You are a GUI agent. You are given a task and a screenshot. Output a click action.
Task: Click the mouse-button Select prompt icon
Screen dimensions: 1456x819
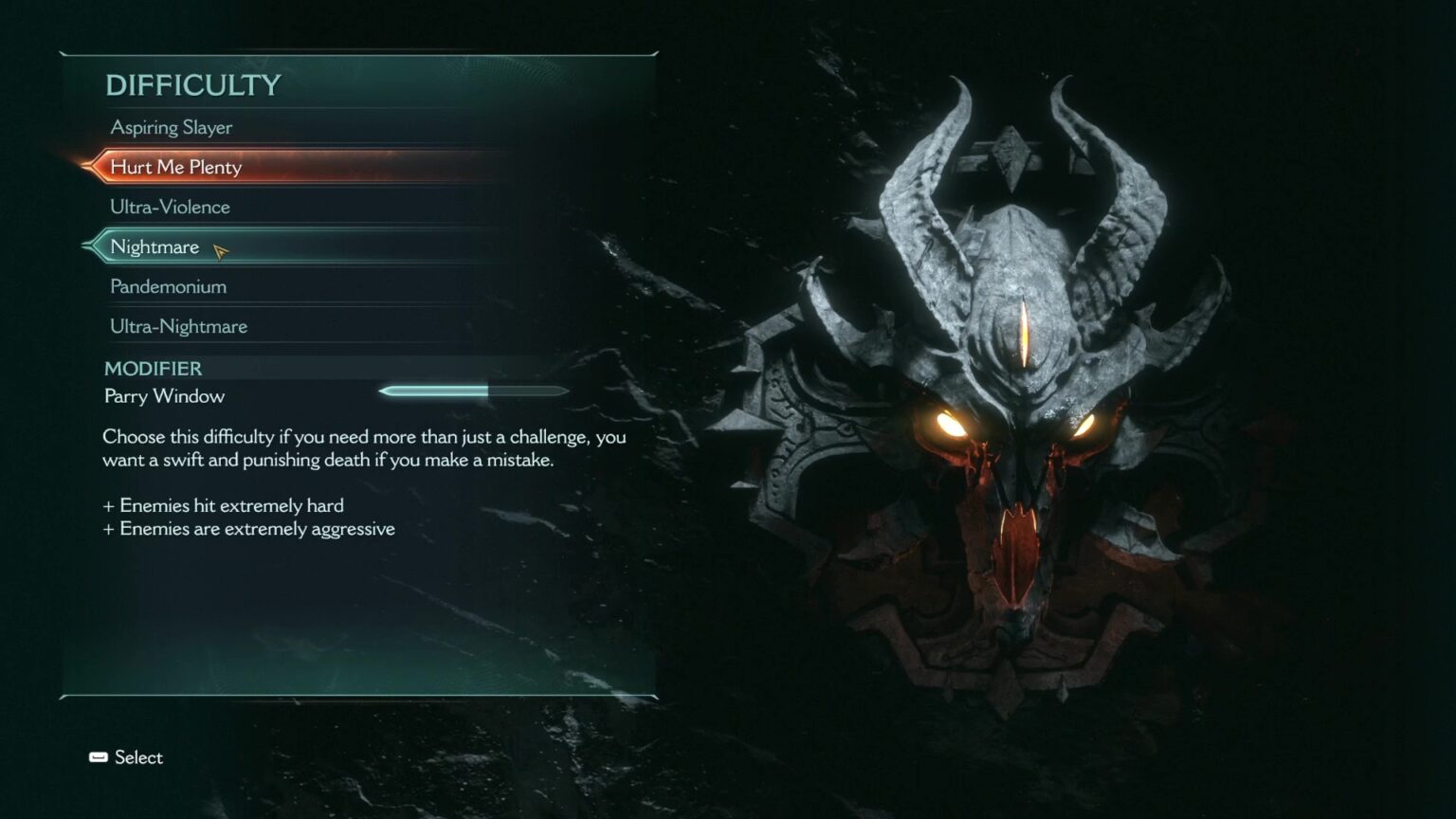pos(98,756)
